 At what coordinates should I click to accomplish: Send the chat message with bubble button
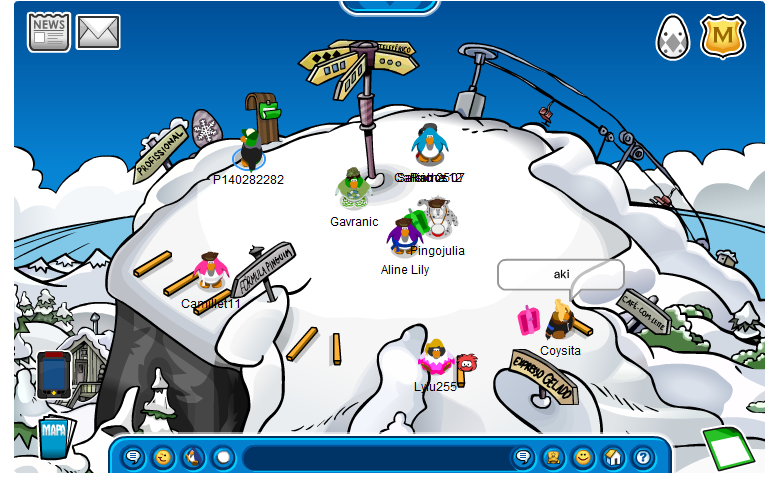522,458
